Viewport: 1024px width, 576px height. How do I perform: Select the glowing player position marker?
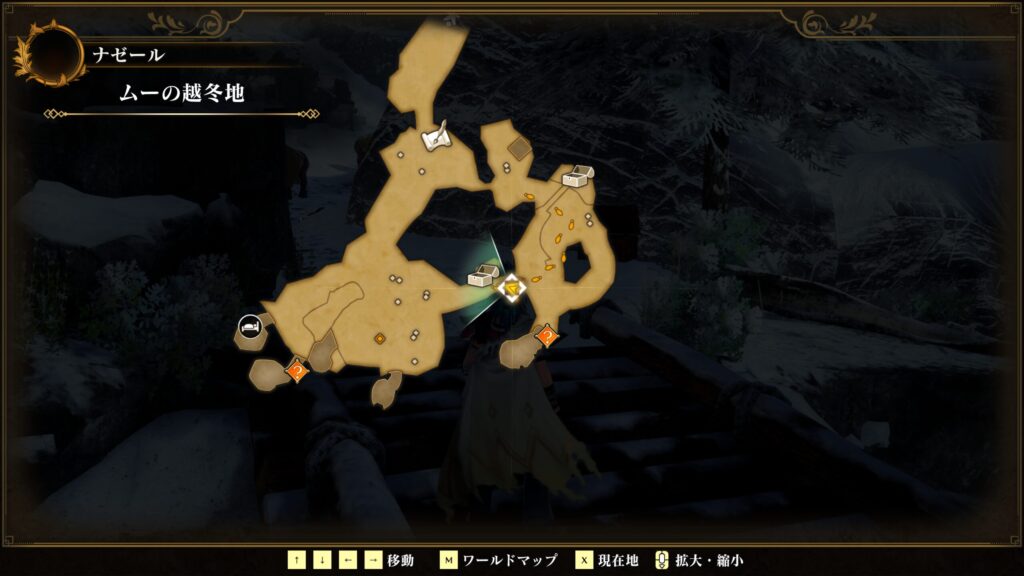tap(512, 289)
